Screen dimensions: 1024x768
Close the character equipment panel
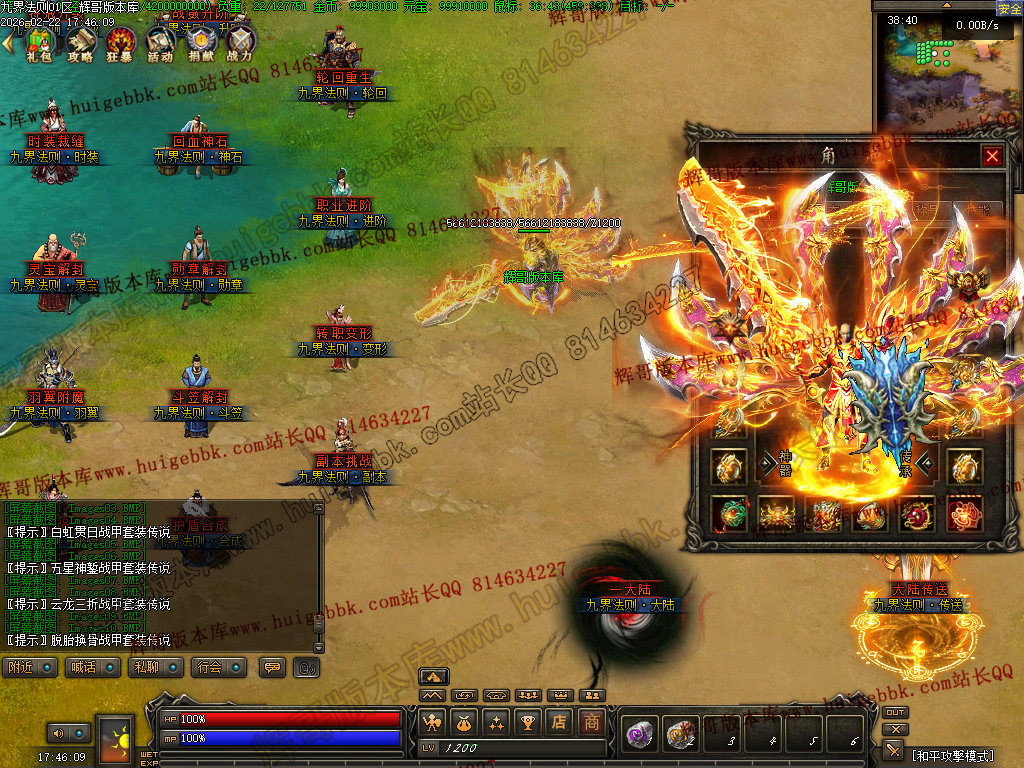(x=991, y=156)
